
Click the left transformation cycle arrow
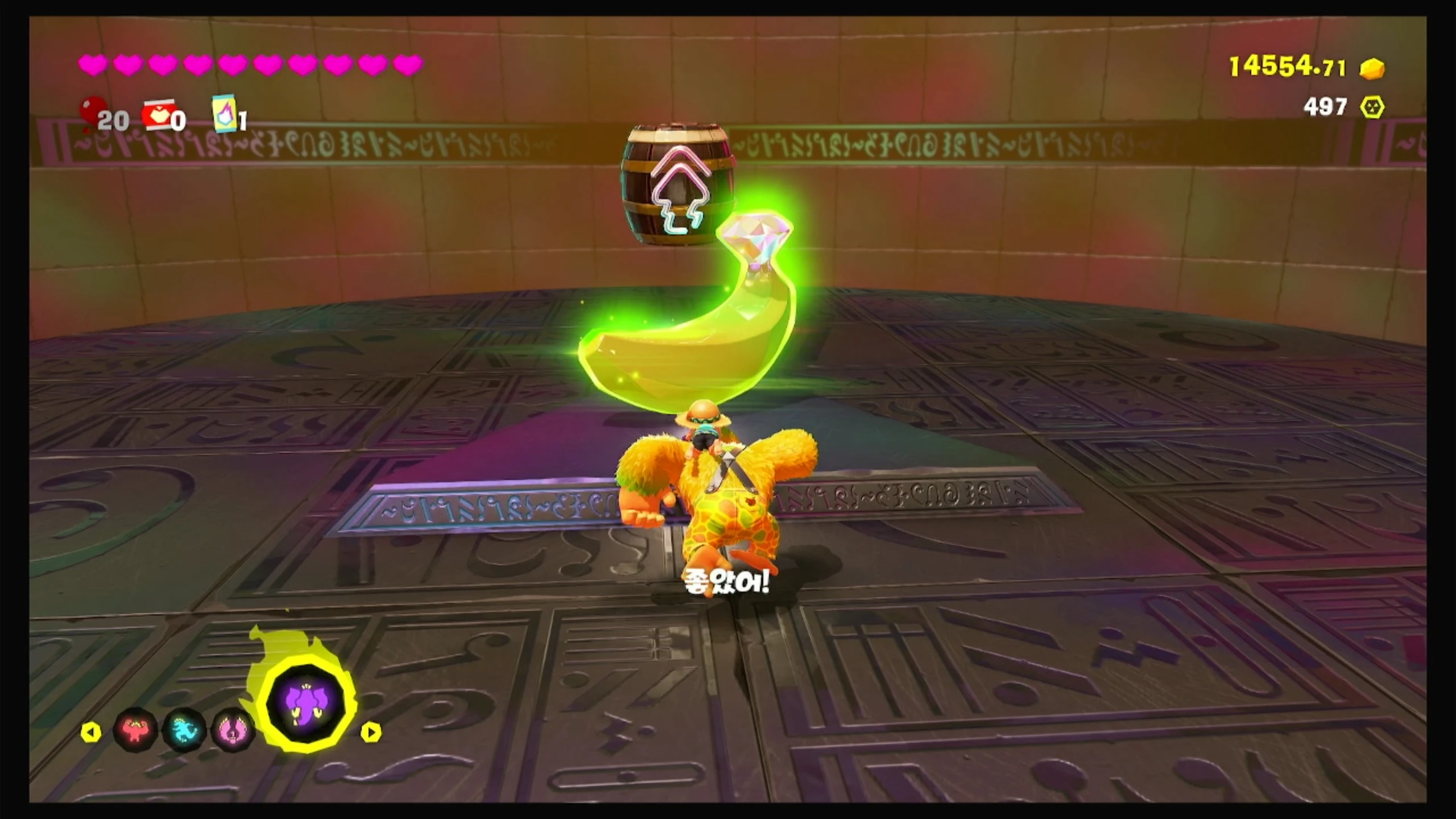point(91,732)
